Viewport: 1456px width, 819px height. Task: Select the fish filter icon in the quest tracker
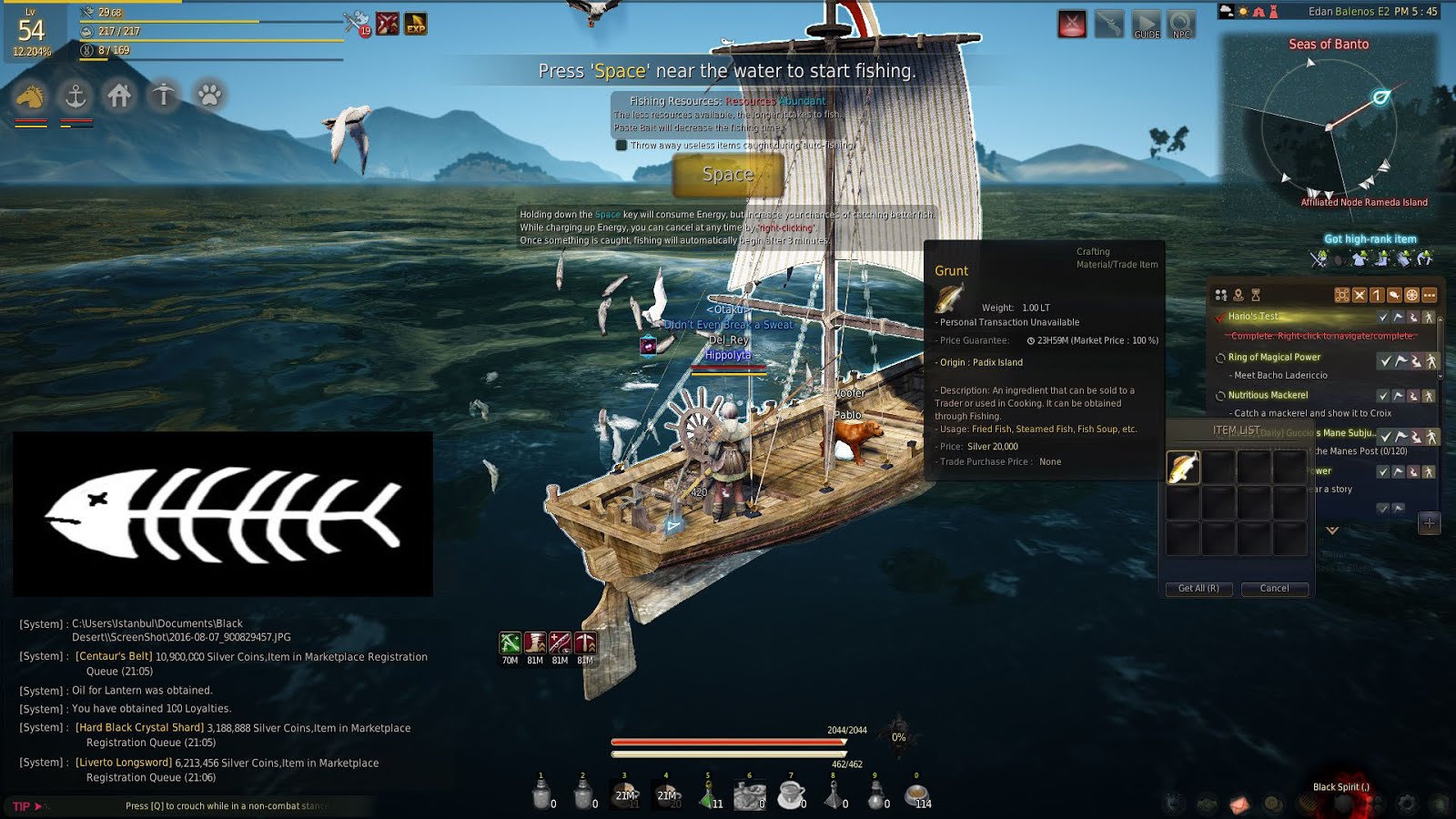click(x=1394, y=295)
